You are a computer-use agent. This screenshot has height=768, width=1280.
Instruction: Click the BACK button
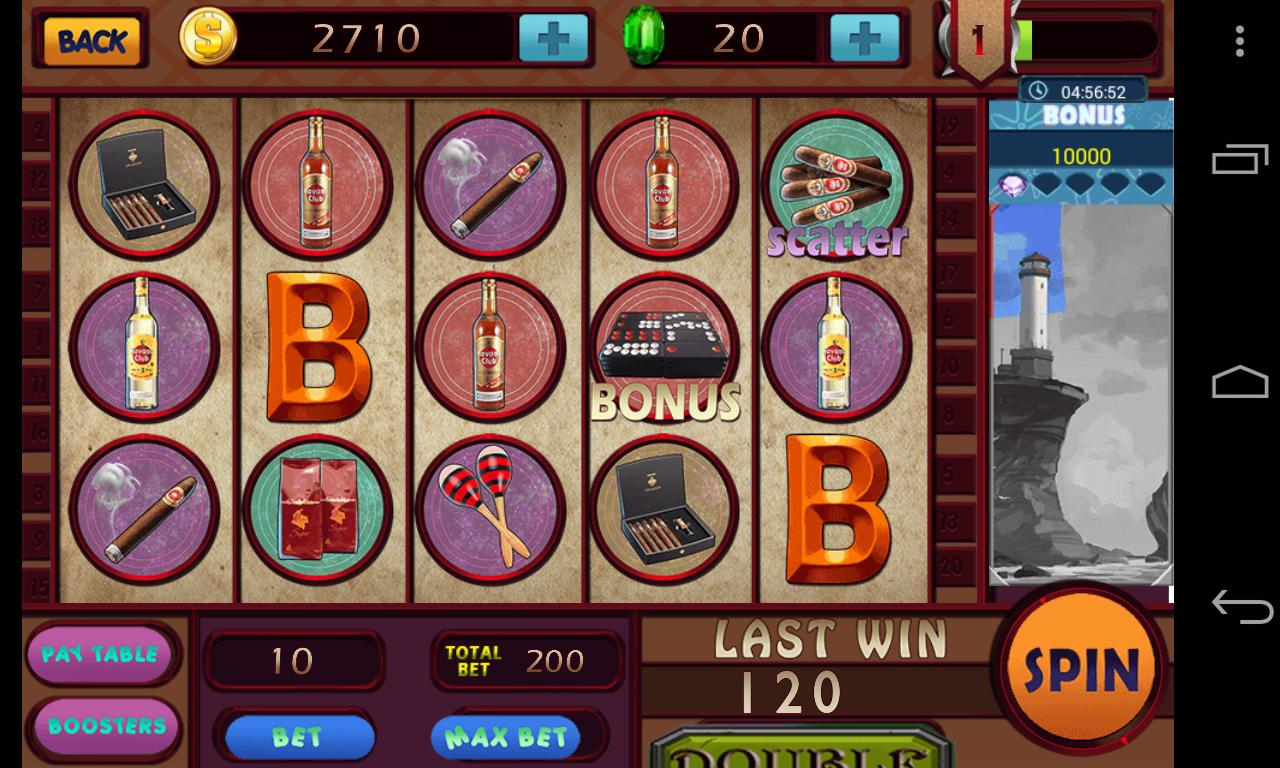click(x=89, y=42)
